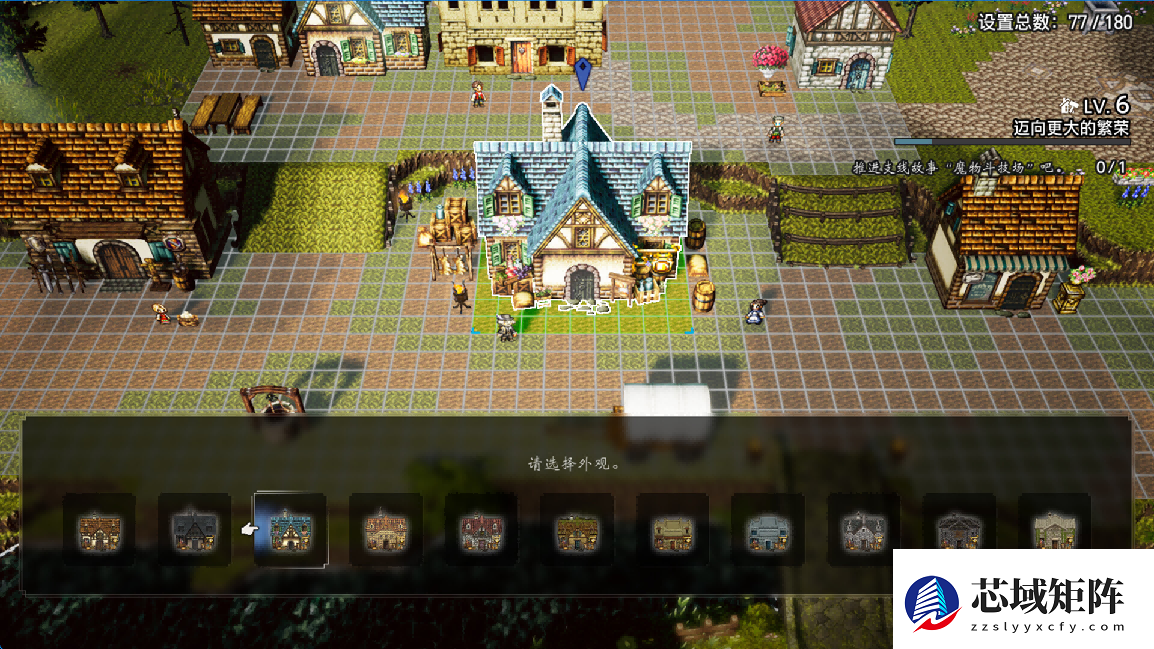1154x649 pixels.
Task: Pick the yellow sandstone building appearance
Action: tap(673, 530)
